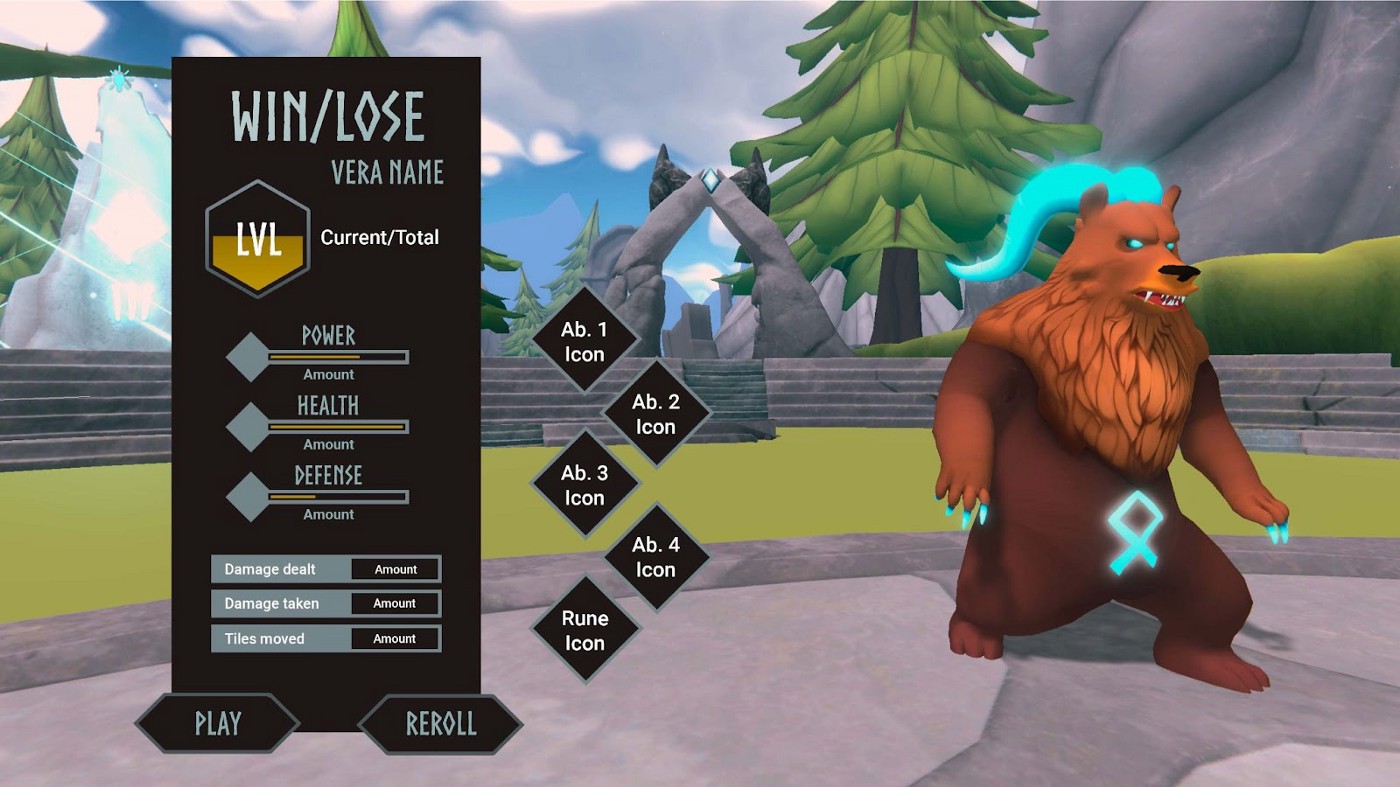Click the PLAY button
The image size is (1400, 787).
217,723
